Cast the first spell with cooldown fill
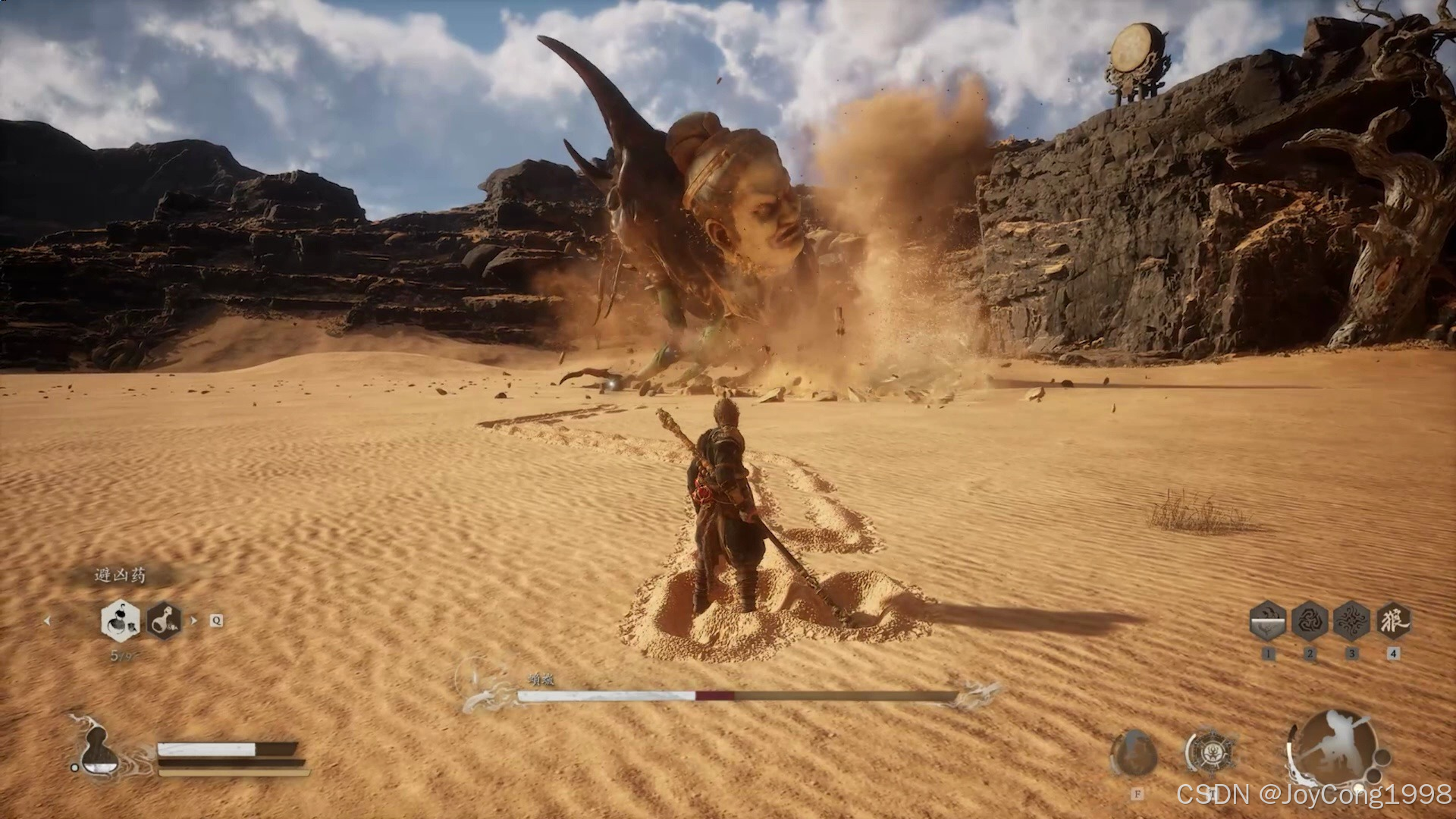The width and height of the screenshot is (1456, 819). coord(1267,621)
